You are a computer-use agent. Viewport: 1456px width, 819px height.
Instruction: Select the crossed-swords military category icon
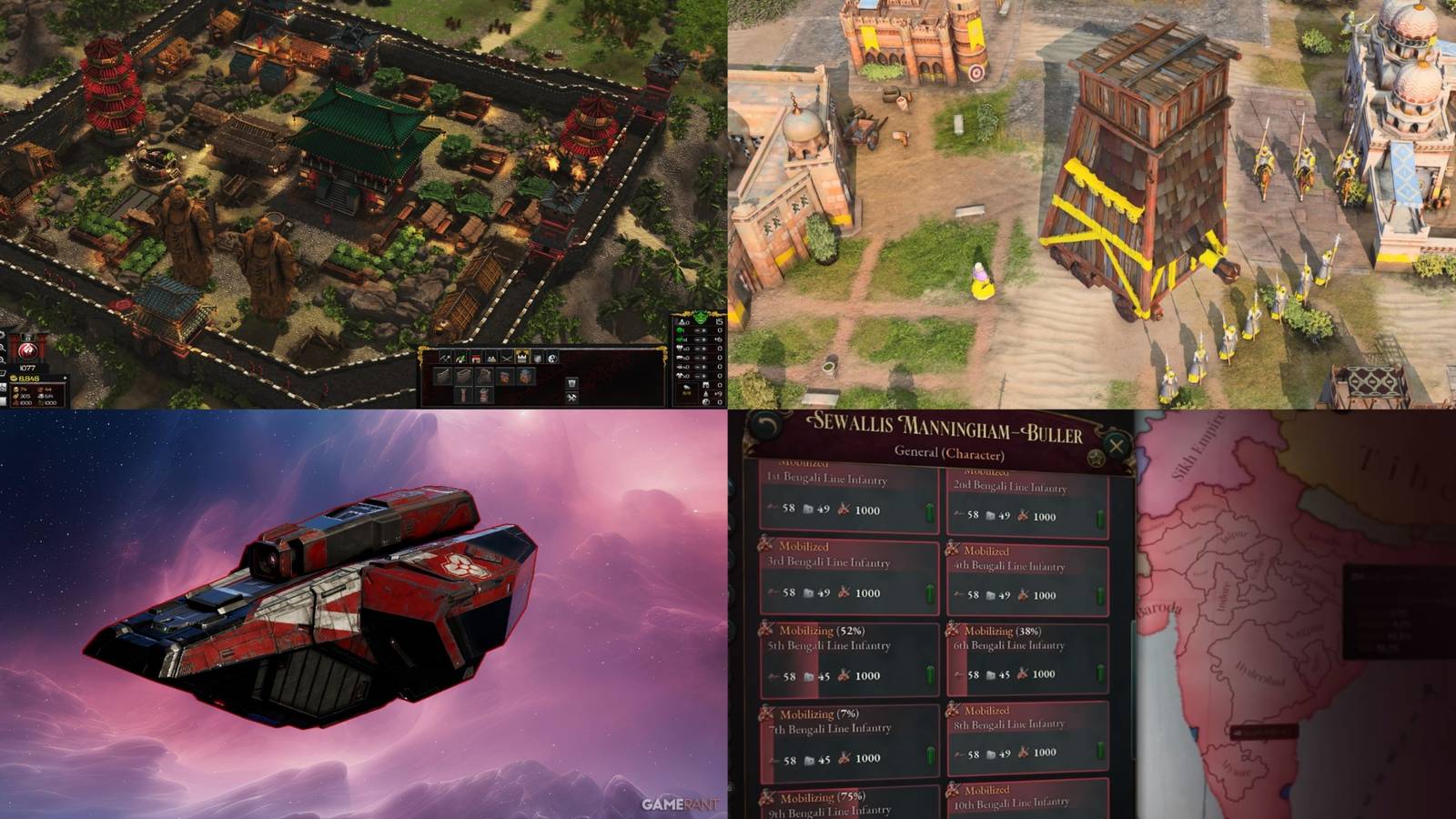[507, 358]
